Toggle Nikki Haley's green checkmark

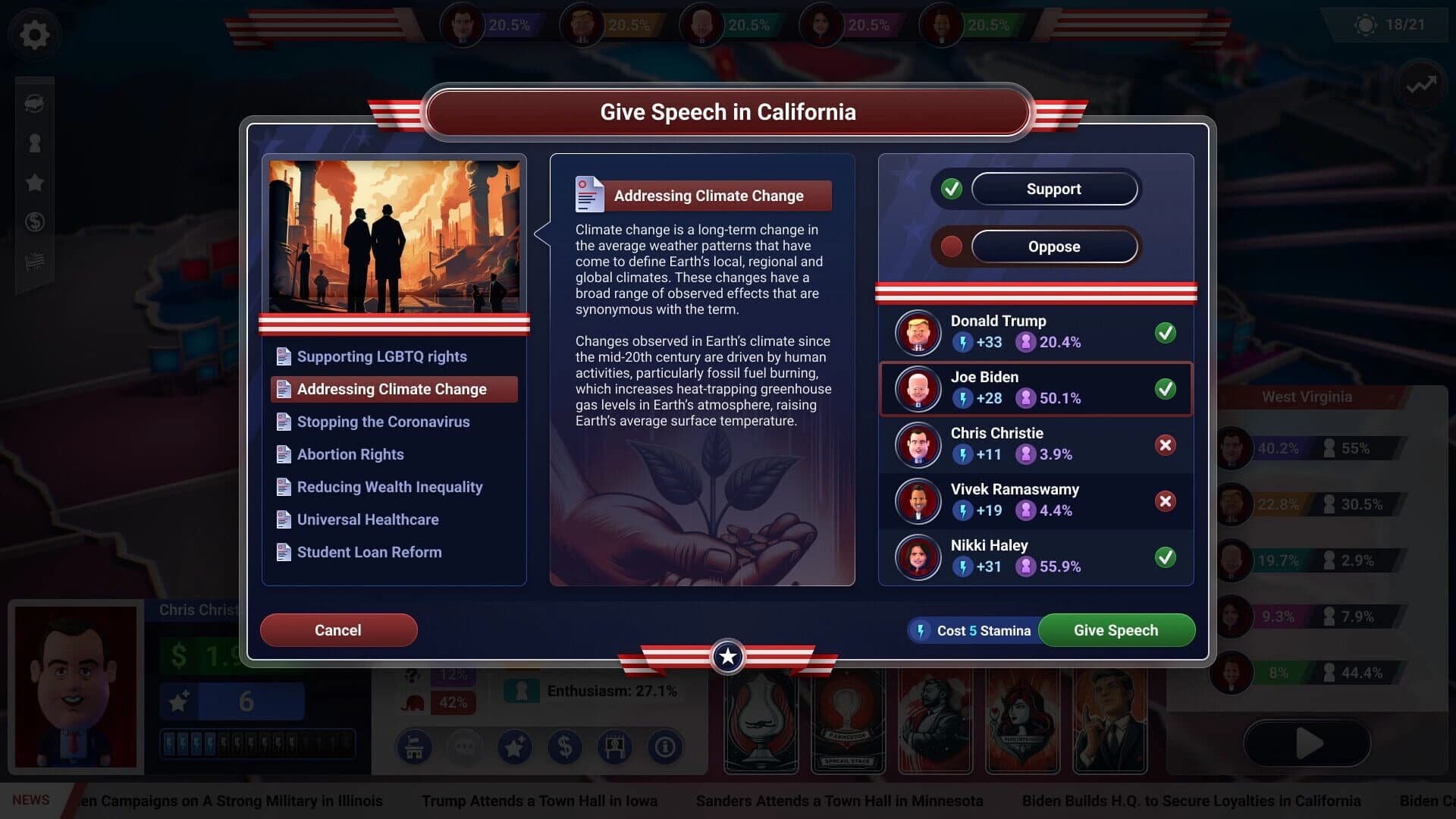pos(1166,557)
